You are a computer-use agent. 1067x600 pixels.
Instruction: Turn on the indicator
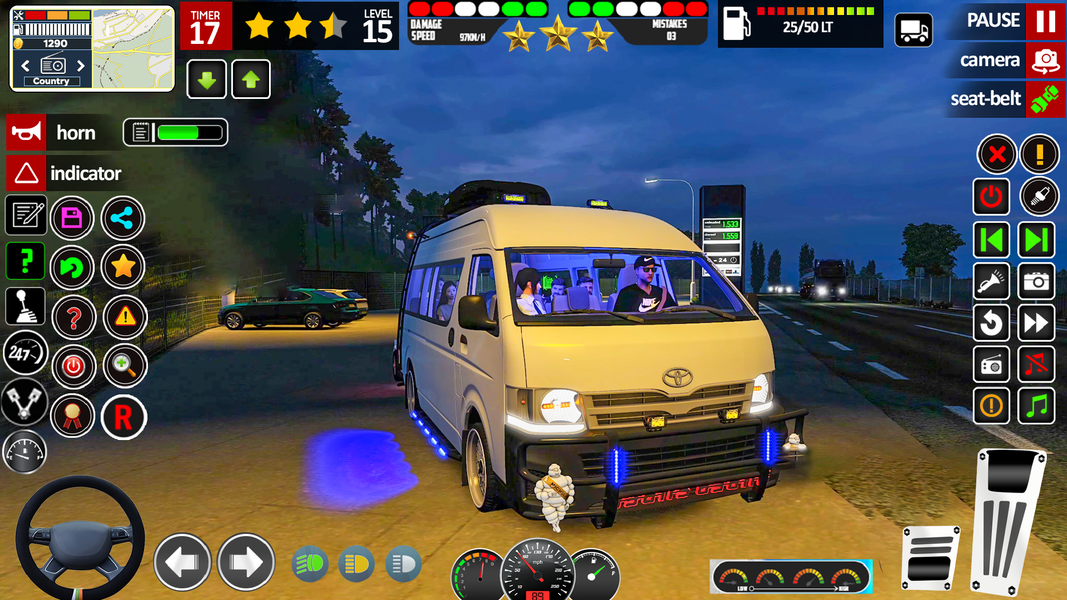(27, 174)
